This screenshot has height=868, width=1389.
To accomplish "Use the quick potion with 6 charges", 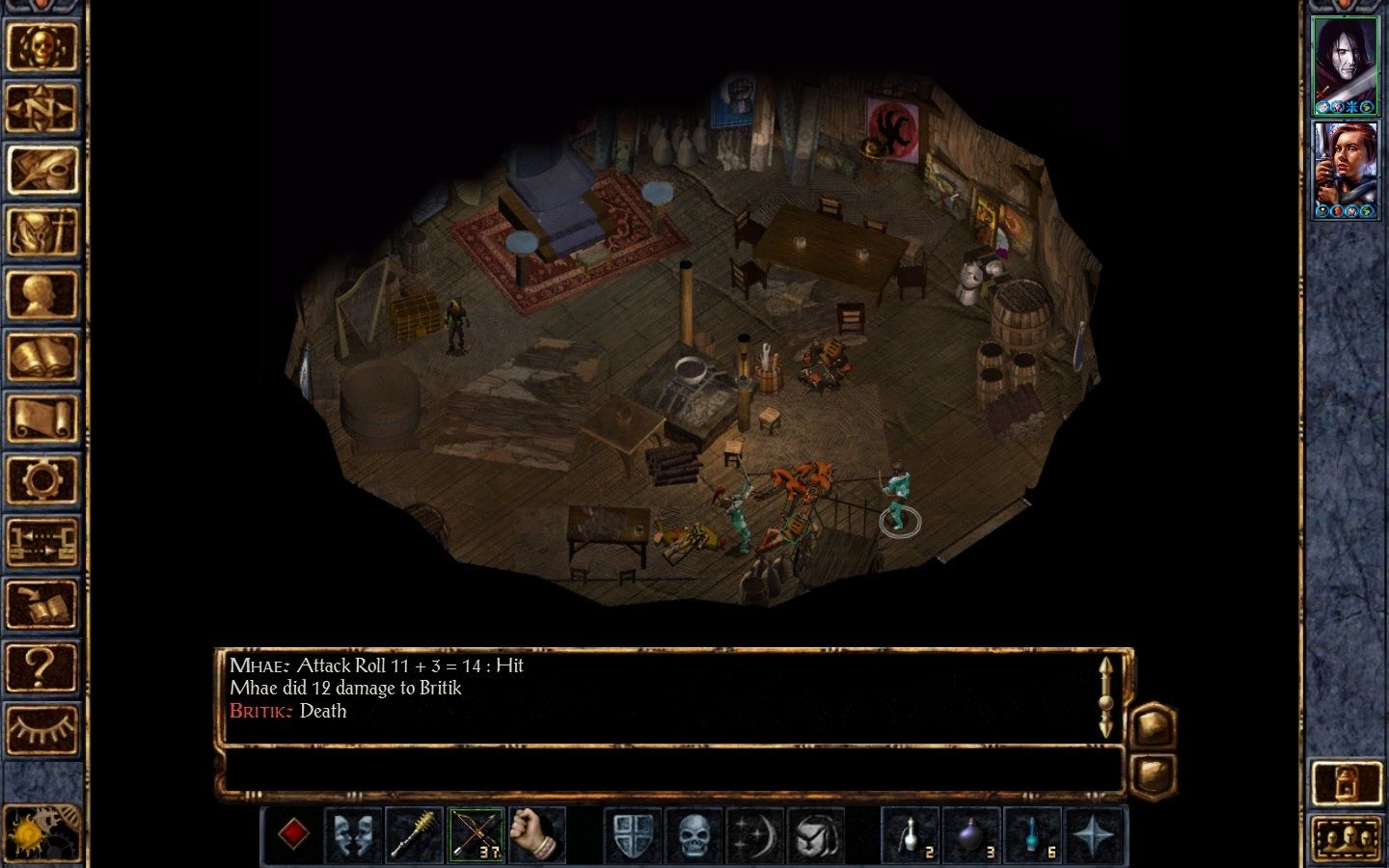I will (1034, 834).
